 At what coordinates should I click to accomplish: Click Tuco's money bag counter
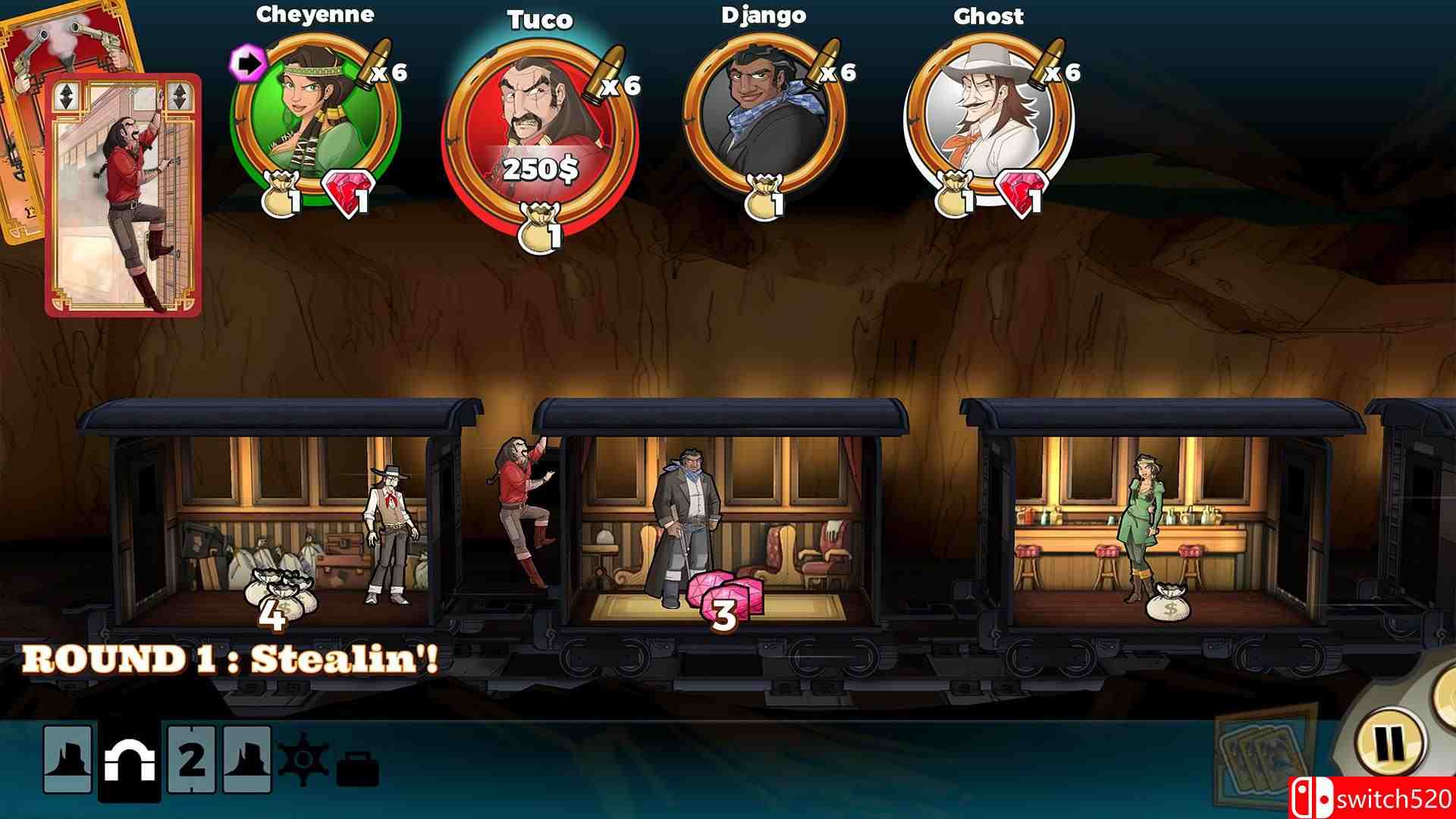coord(540,221)
